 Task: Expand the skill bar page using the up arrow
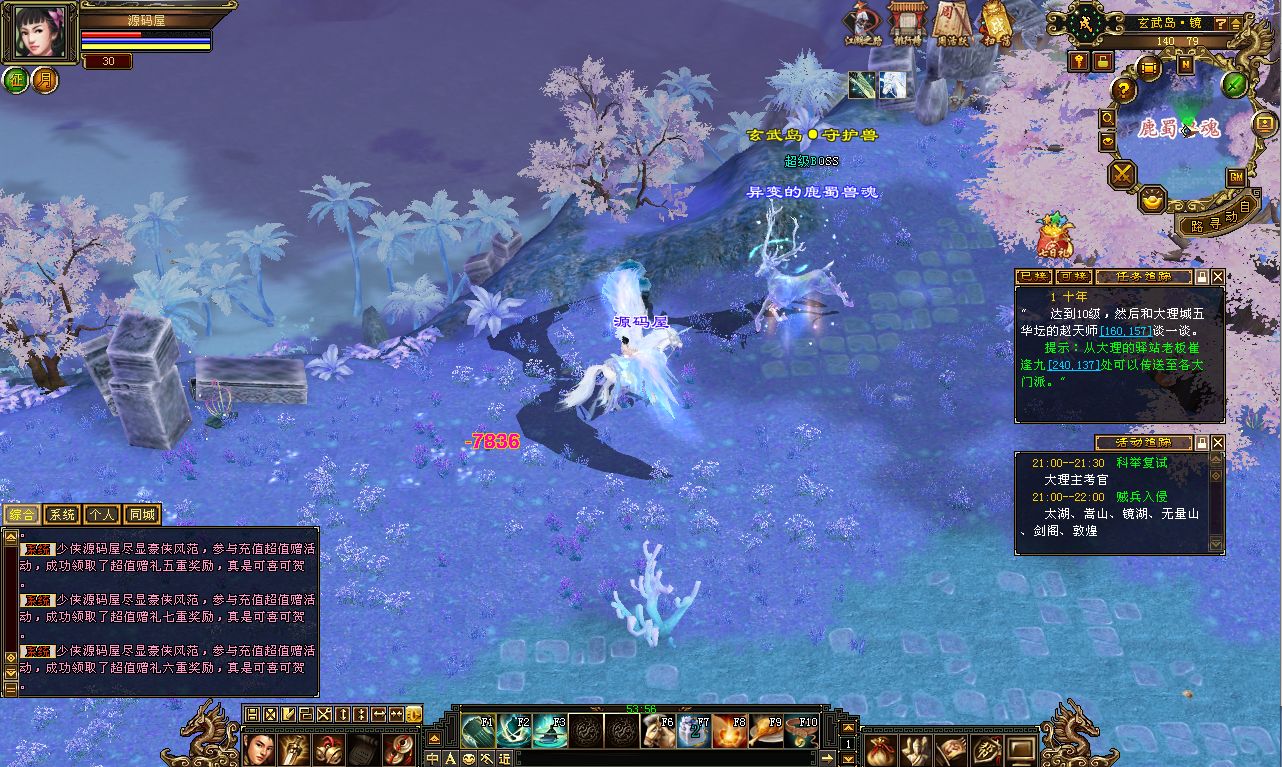pos(847,727)
